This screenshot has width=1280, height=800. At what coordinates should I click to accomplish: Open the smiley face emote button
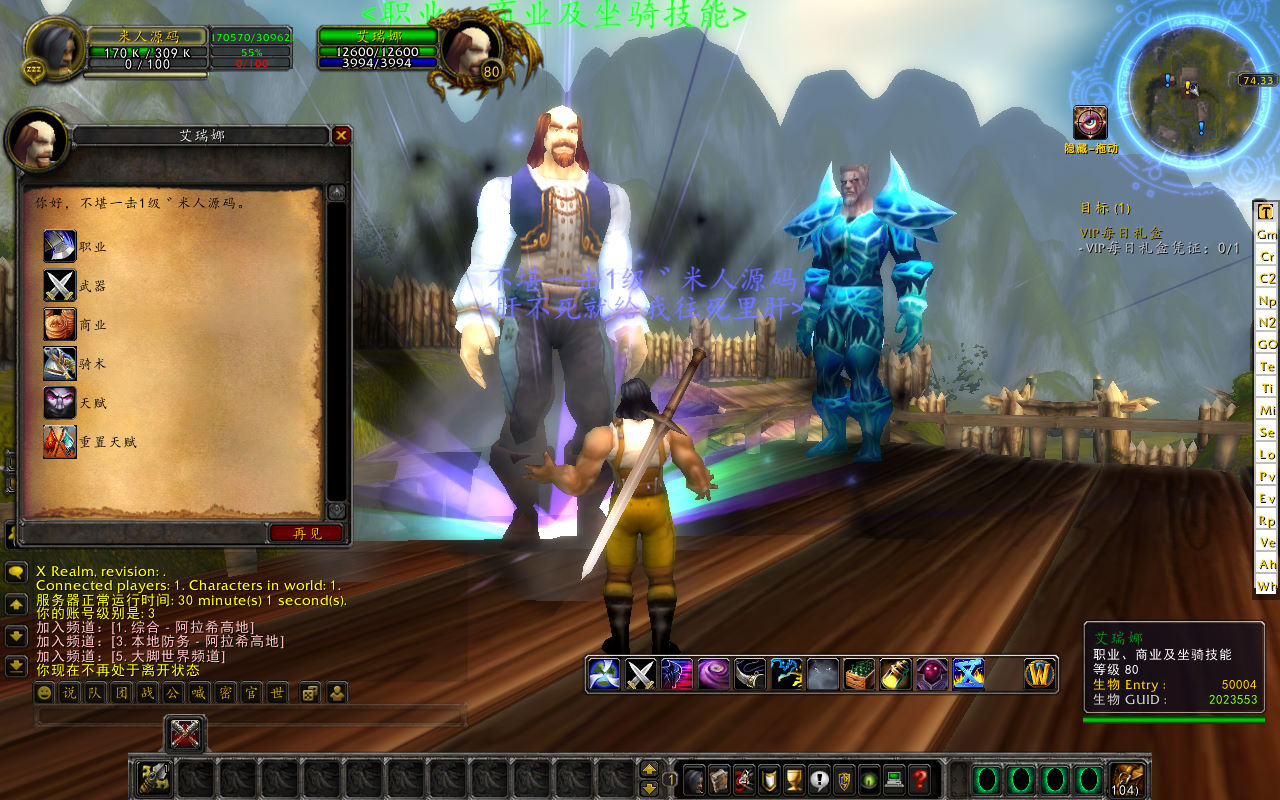(45, 693)
